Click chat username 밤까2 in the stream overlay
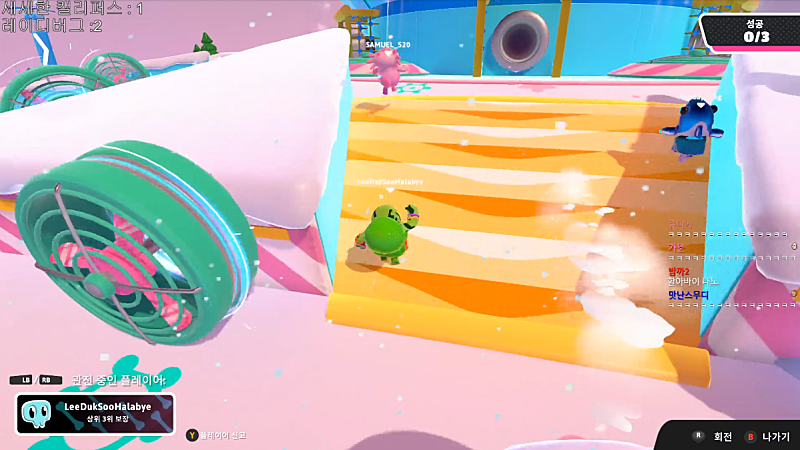 tap(679, 270)
